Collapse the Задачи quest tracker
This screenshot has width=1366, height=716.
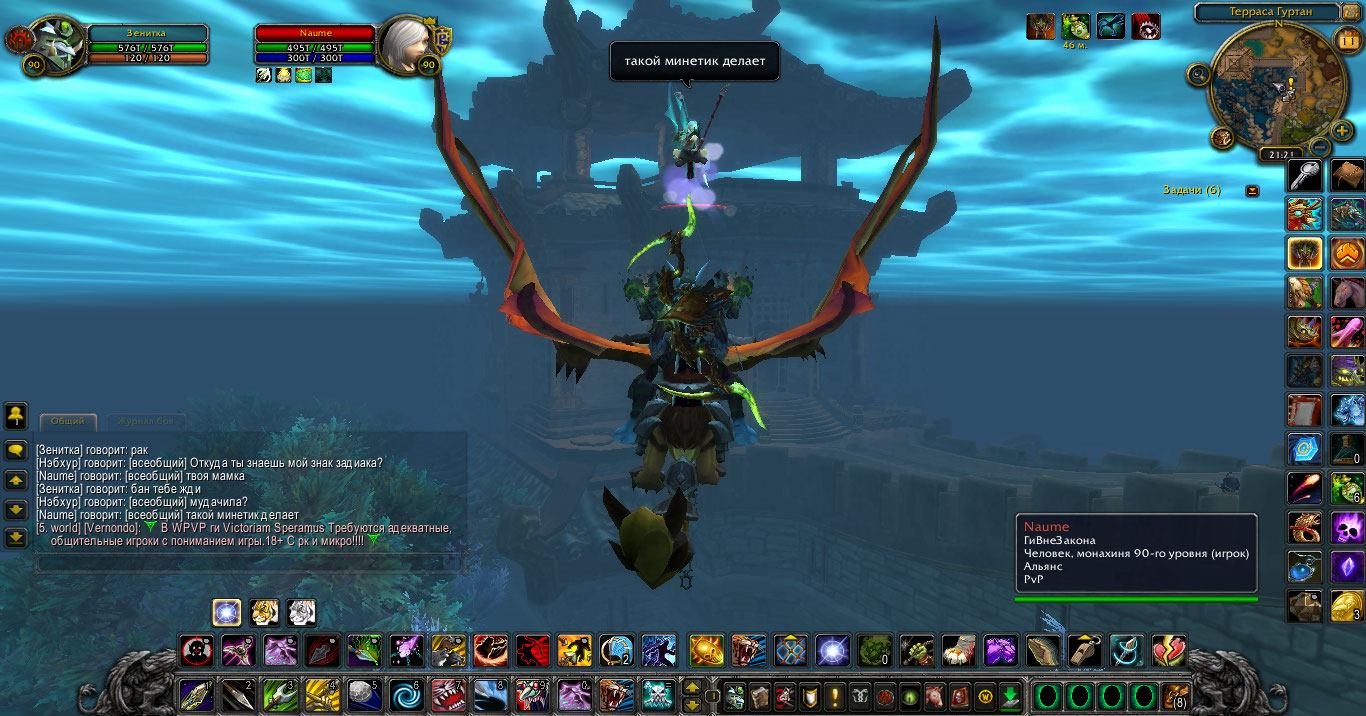pos(1252,190)
